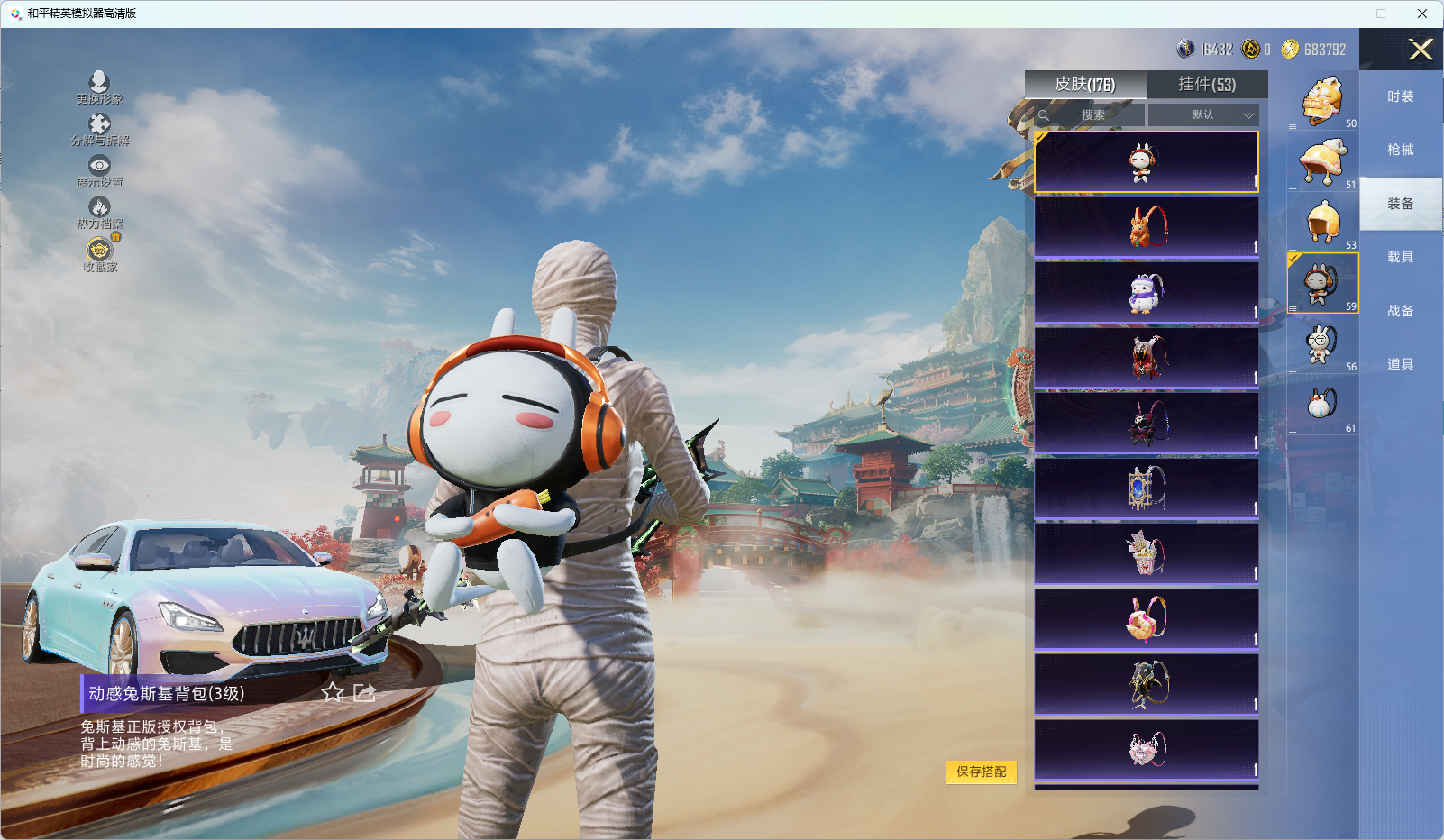Select the 载具 vehicles category
The image size is (1444, 840).
tap(1400, 257)
